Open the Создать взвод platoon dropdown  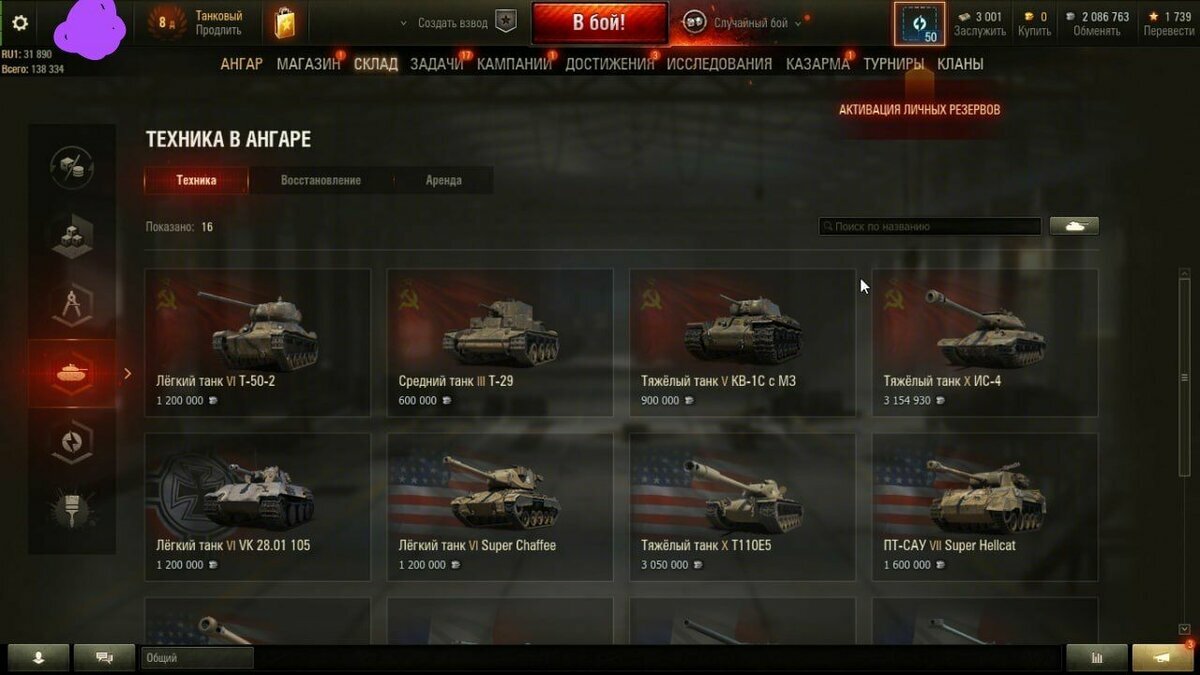point(457,23)
